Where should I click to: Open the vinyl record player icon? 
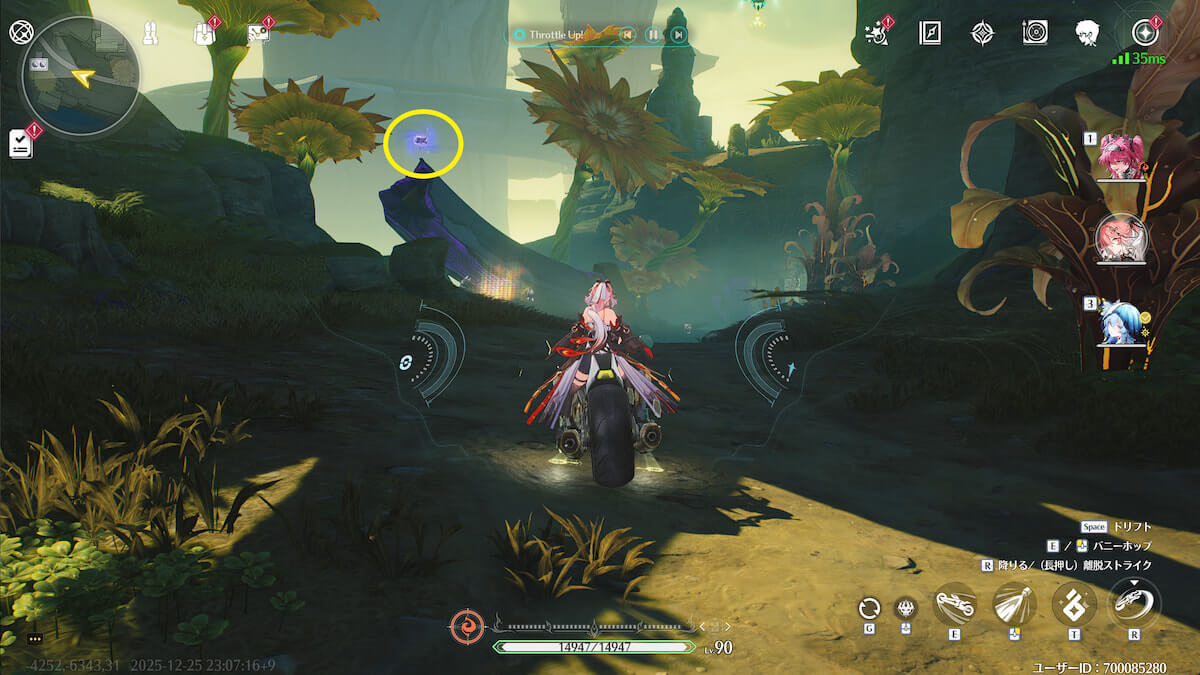point(1035,33)
